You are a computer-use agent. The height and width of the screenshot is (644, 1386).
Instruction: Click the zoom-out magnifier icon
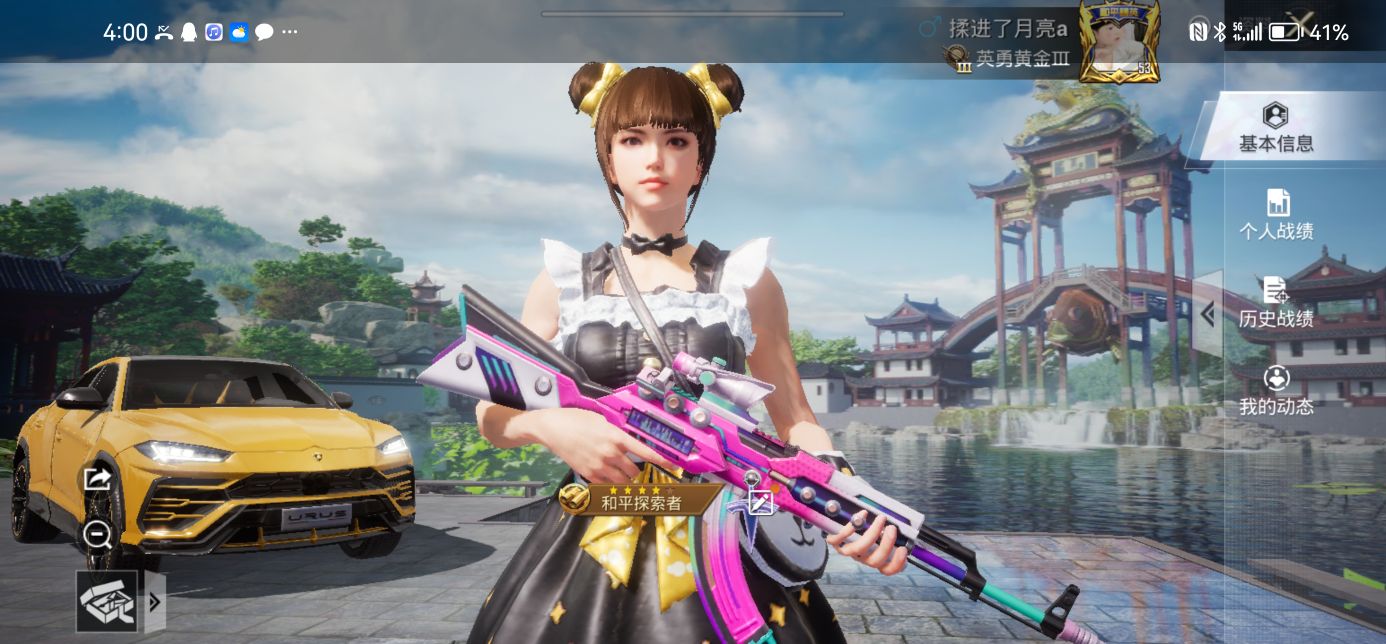click(x=97, y=534)
